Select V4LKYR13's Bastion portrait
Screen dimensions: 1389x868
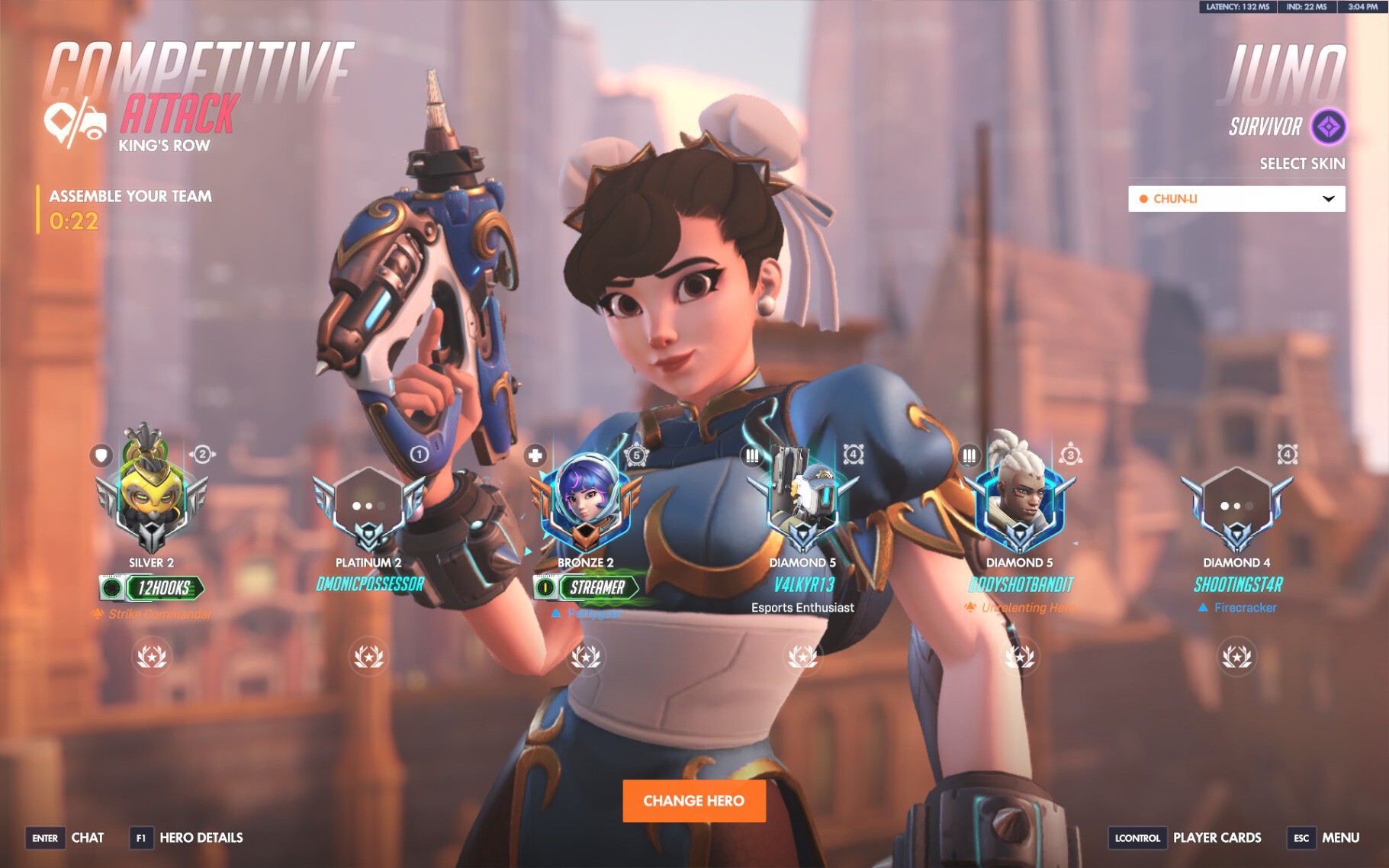click(x=802, y=500)
